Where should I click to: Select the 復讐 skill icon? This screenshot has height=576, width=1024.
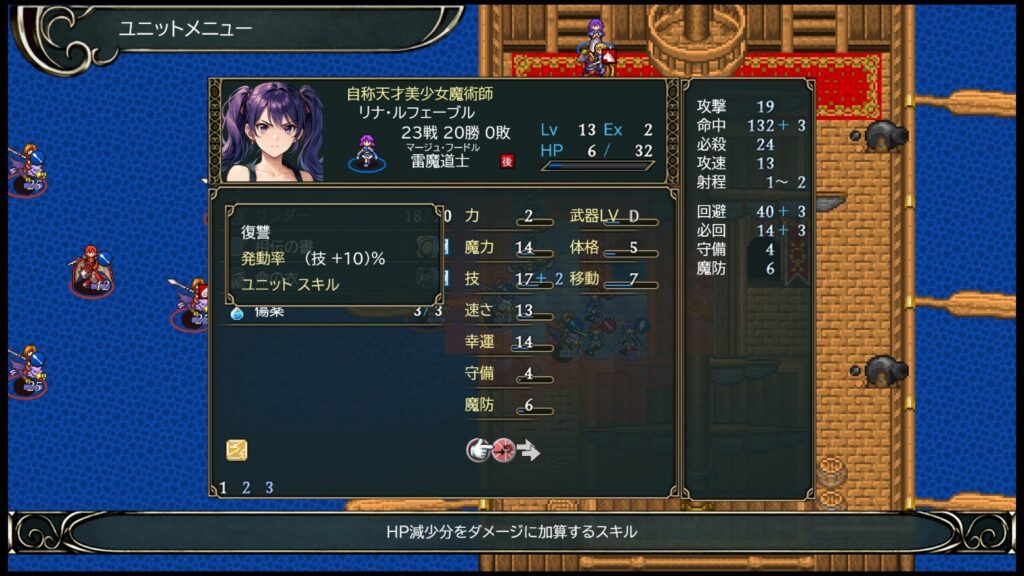237,450
